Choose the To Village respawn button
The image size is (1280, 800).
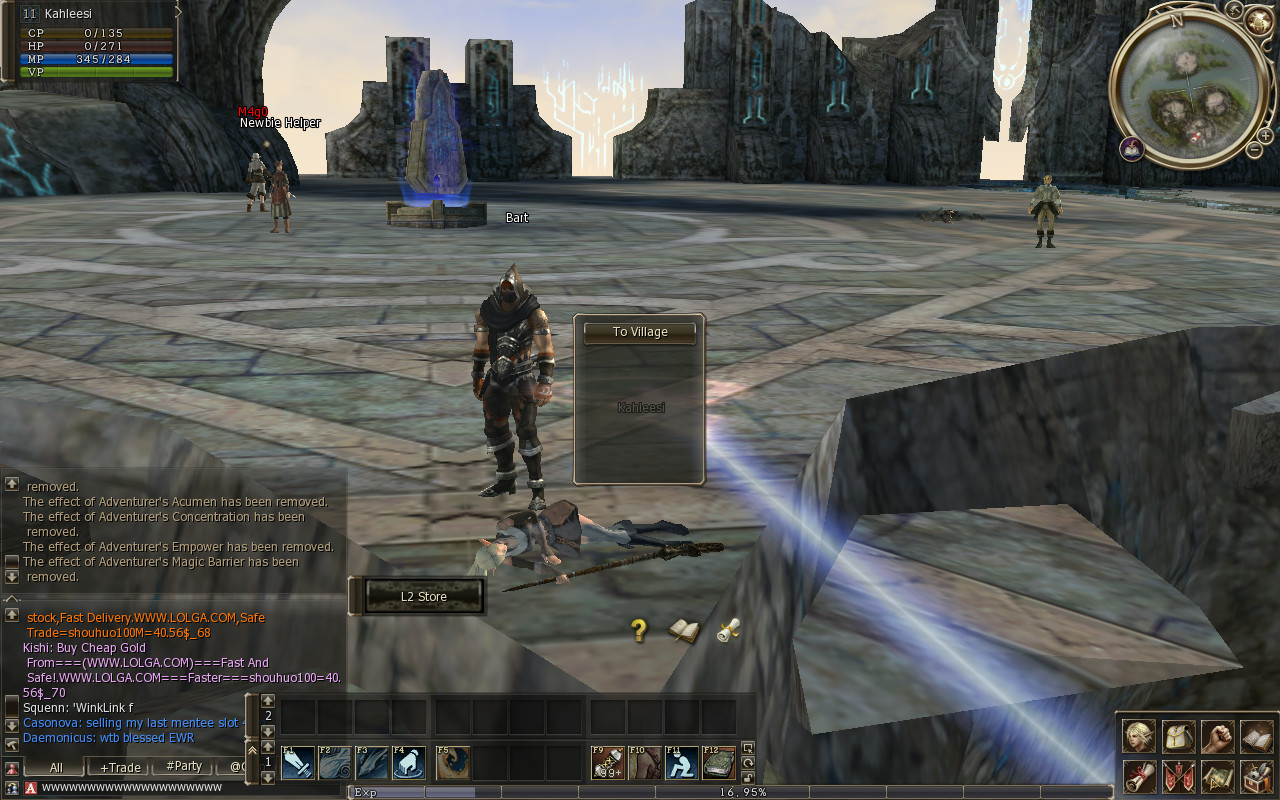click(640, 332)
